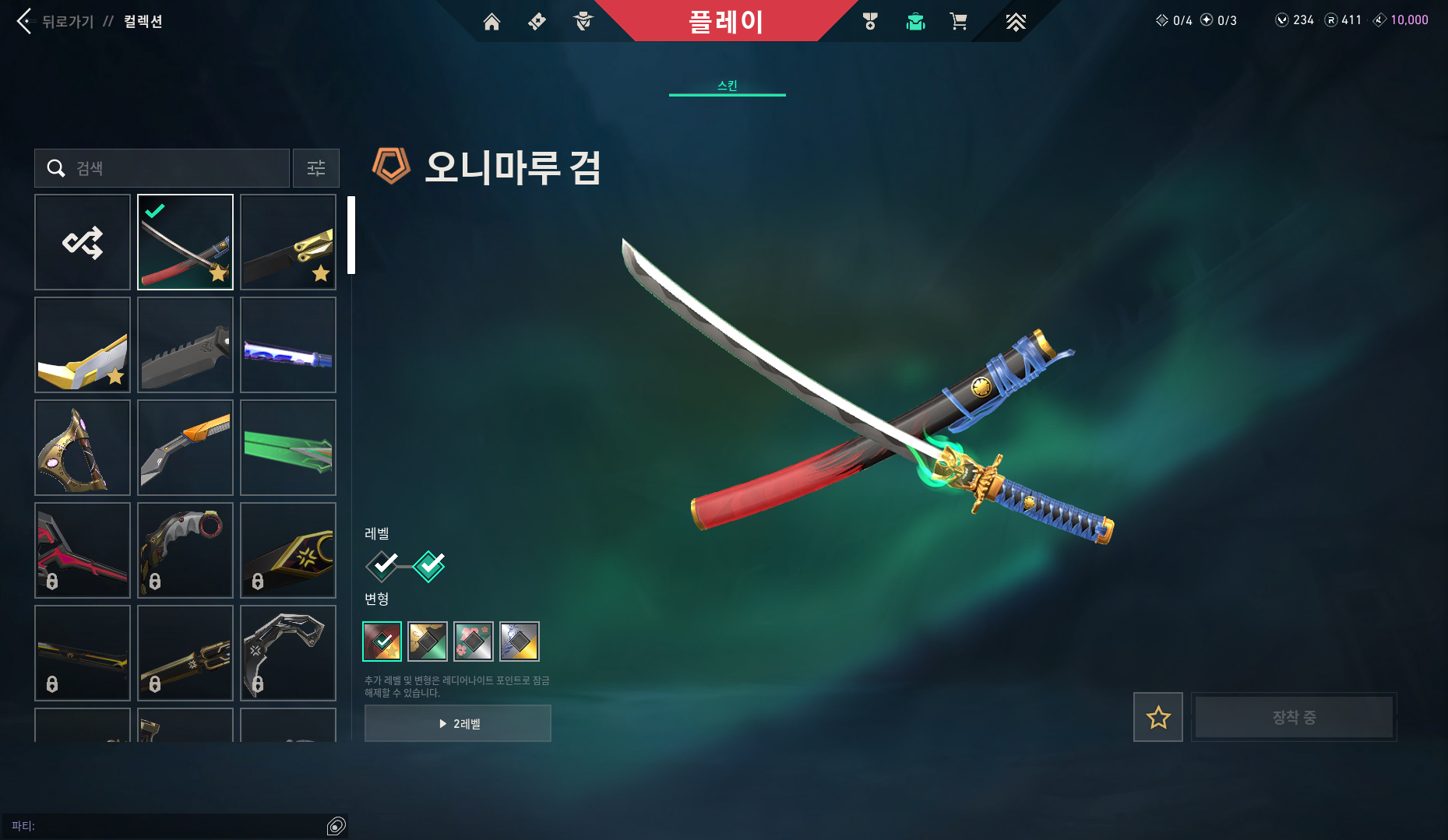Click the random skin shuffle thumbnail

(x=83, y=242)
